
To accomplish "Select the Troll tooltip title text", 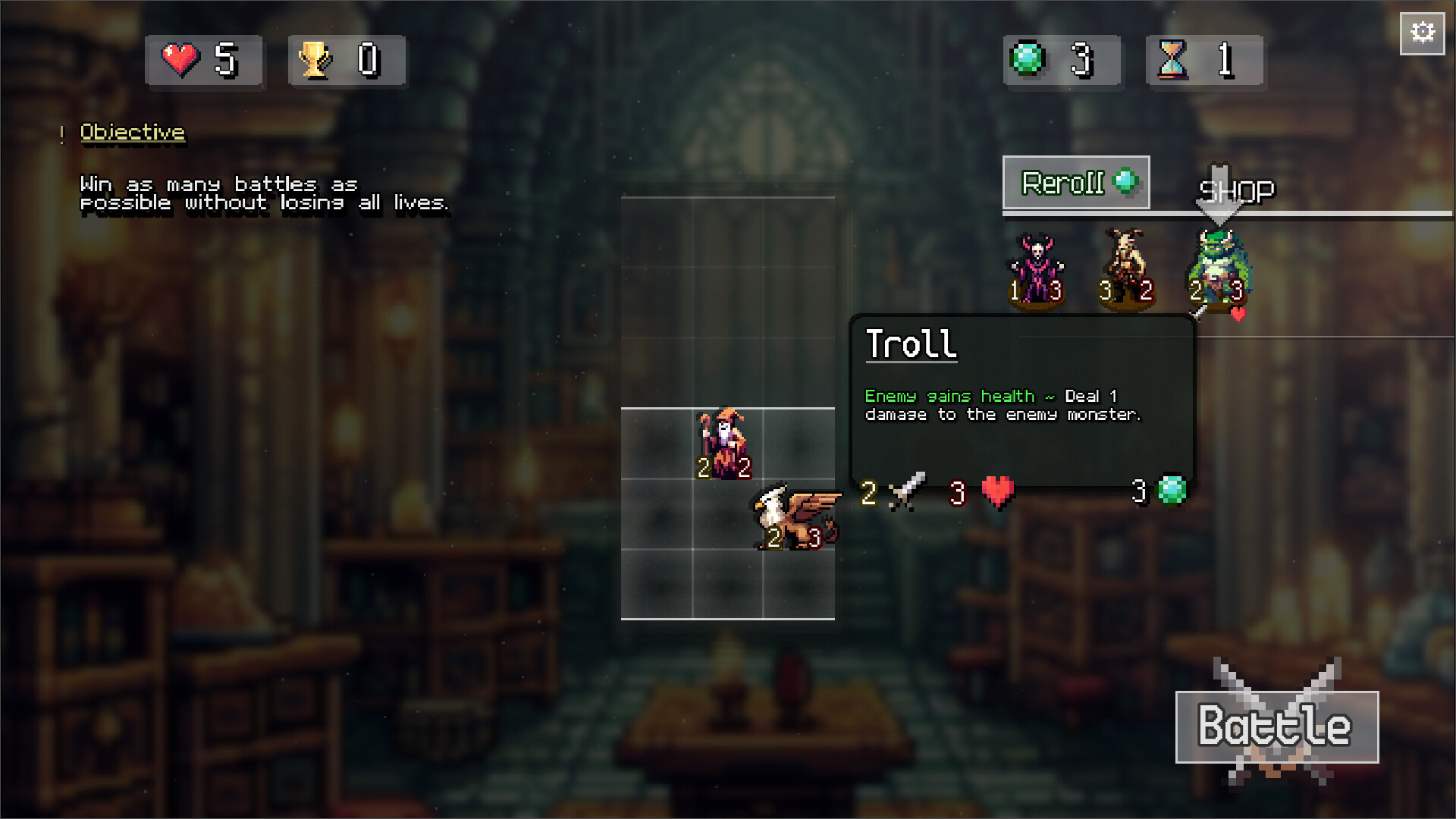I will (x=912, y=345).
